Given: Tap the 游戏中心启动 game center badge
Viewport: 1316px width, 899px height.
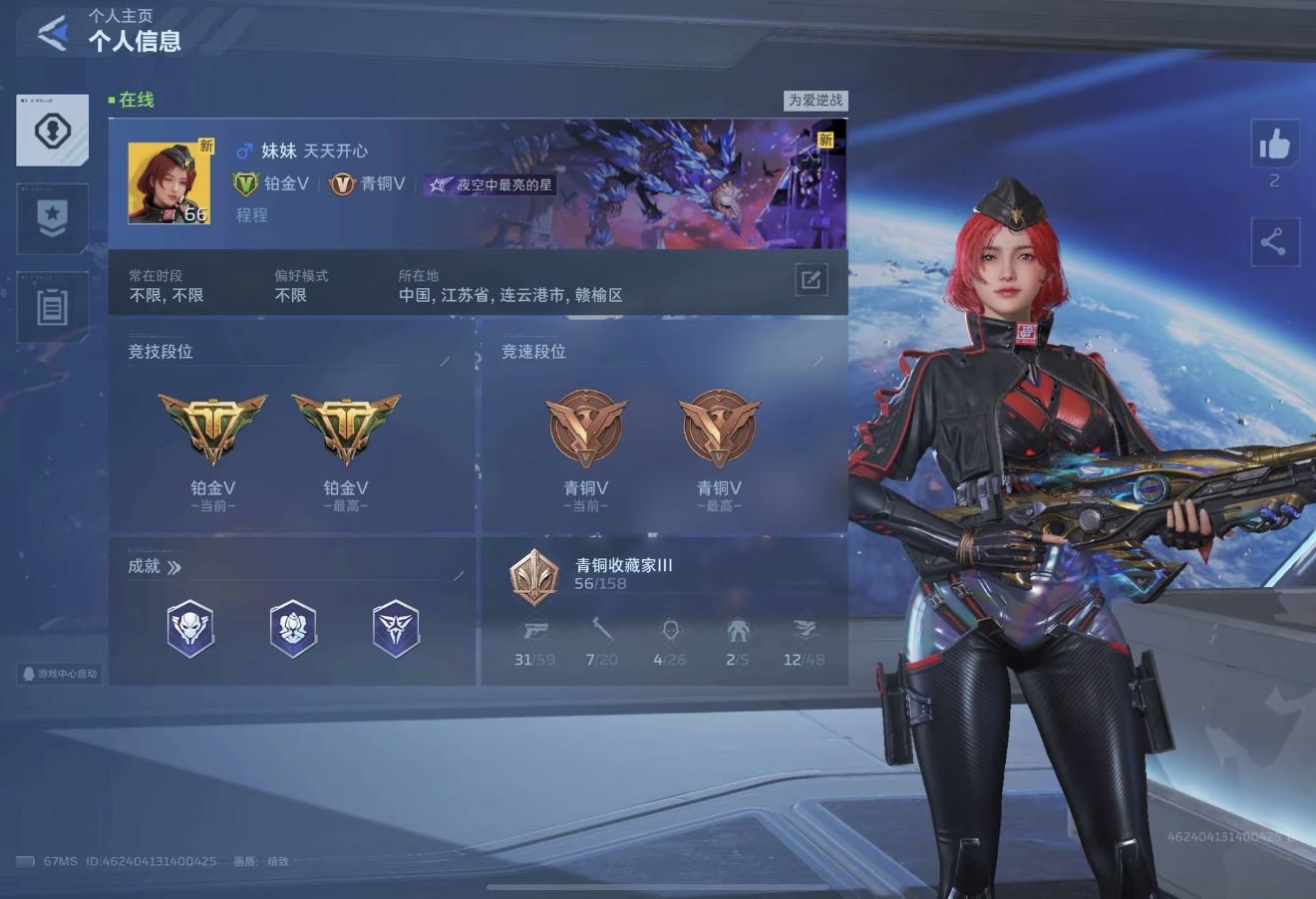Looking at the screenshot, I should point(60,674).
